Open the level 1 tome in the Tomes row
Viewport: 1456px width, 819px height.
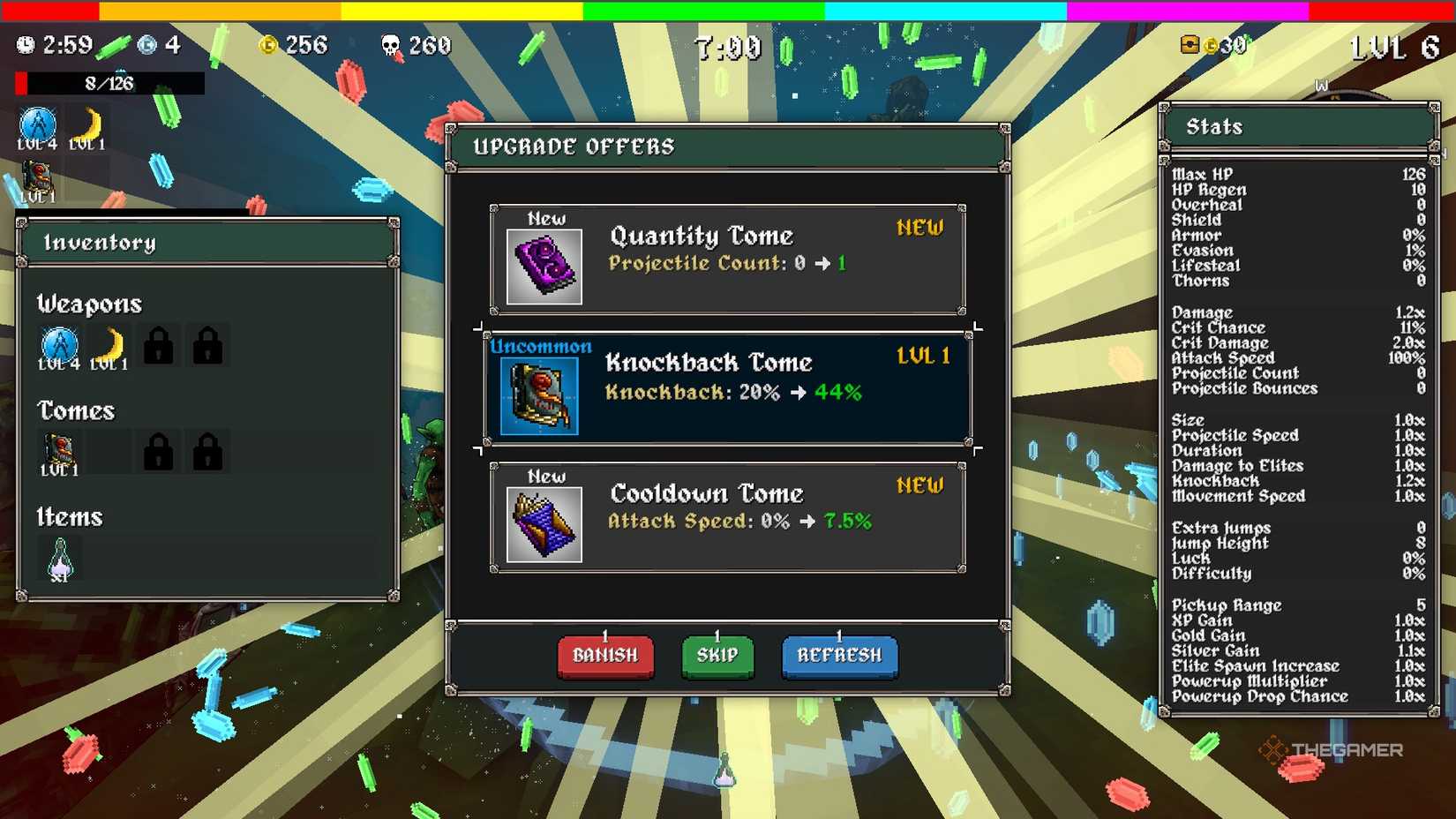(58, 450)
